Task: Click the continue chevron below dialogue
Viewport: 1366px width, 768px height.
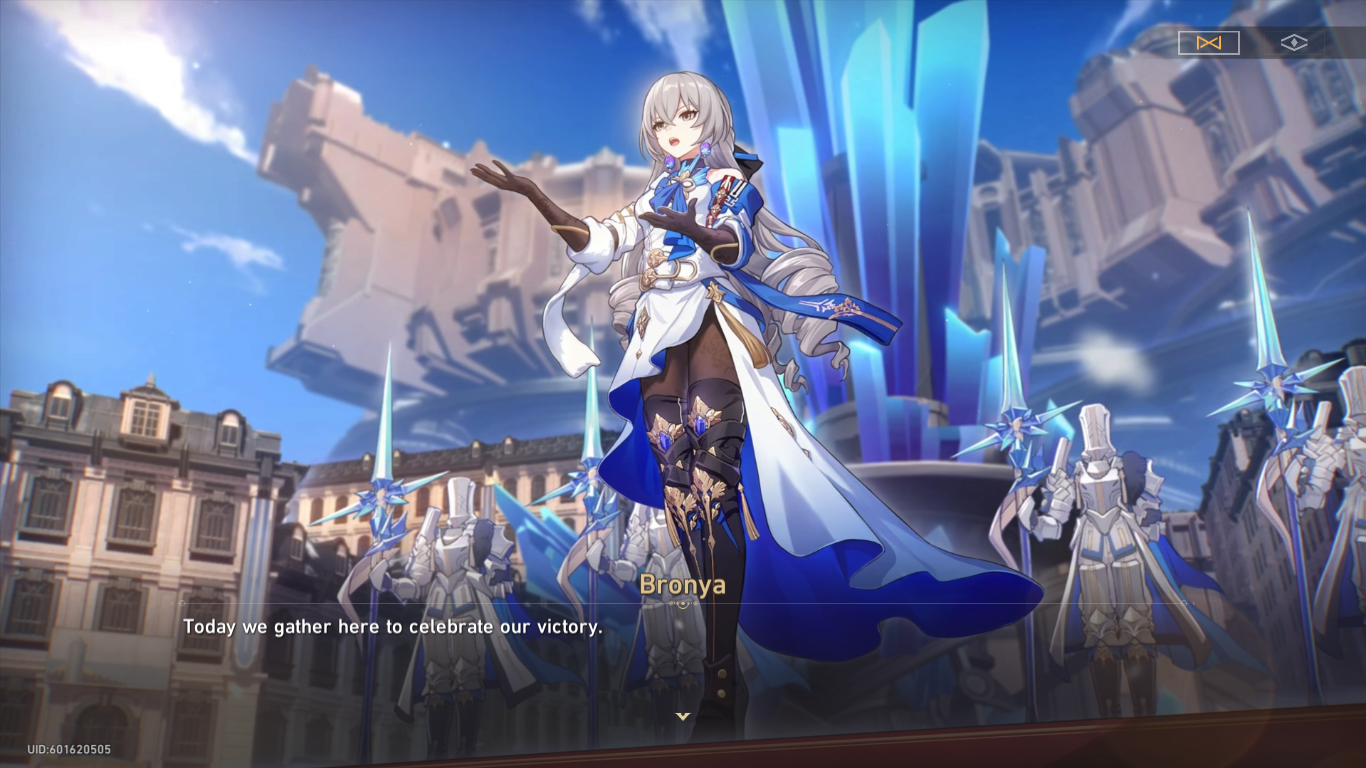Action: click(684, 714)
